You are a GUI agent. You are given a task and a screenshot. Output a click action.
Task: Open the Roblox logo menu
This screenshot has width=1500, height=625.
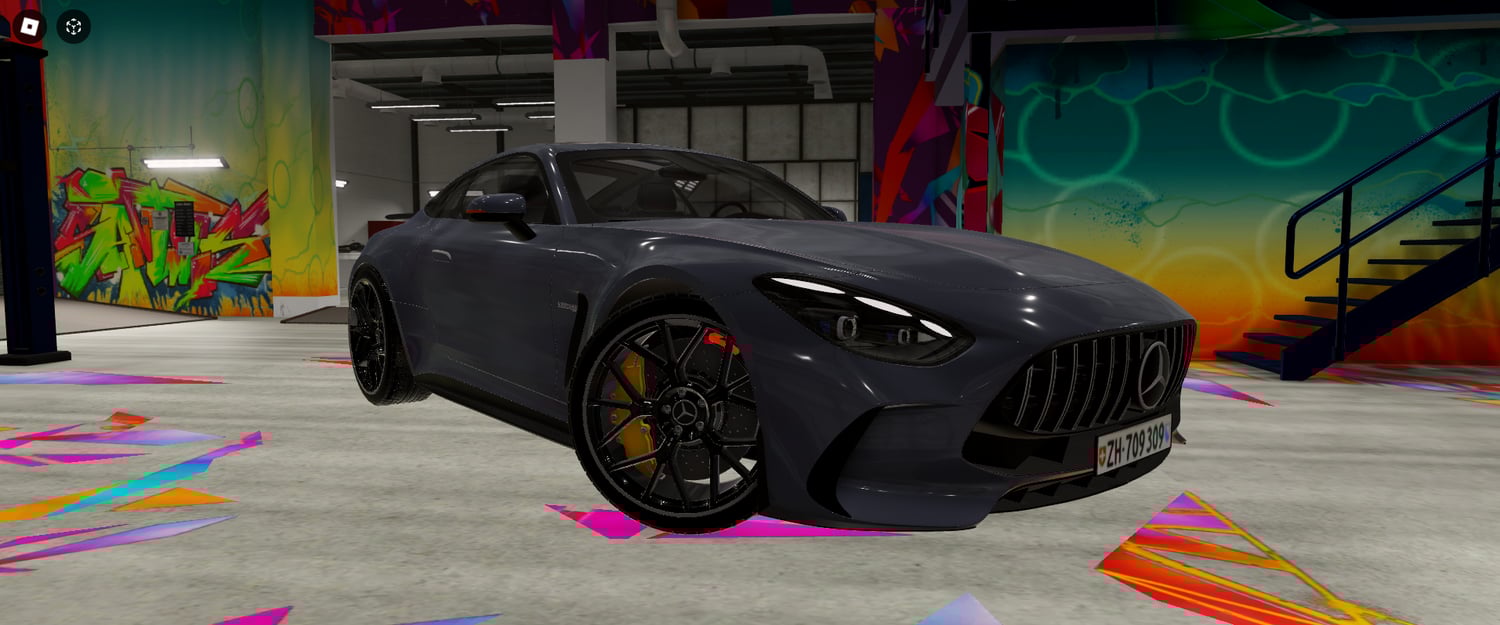pos(29,26)
